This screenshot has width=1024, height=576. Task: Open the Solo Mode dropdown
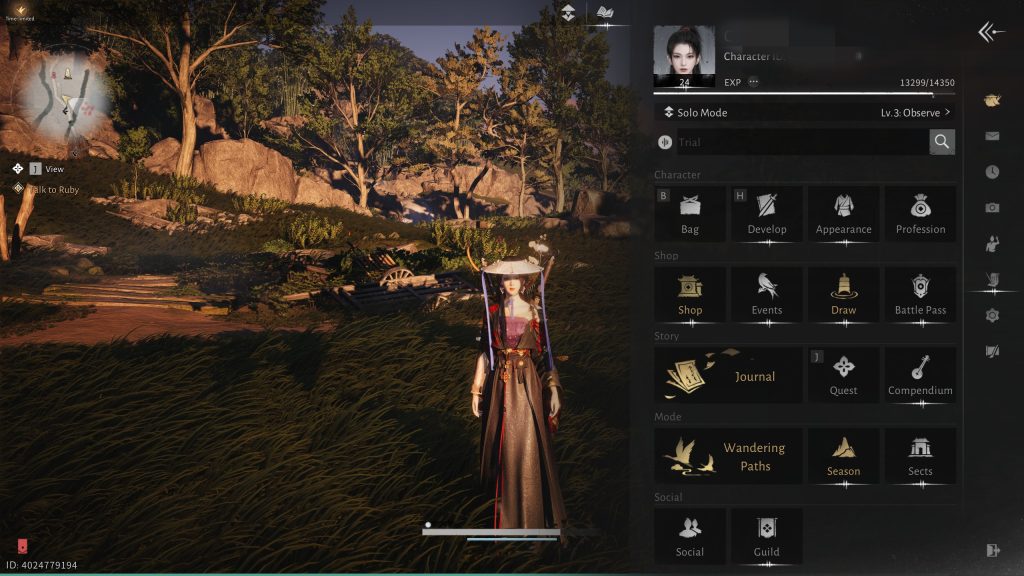(x=804, y=113)
